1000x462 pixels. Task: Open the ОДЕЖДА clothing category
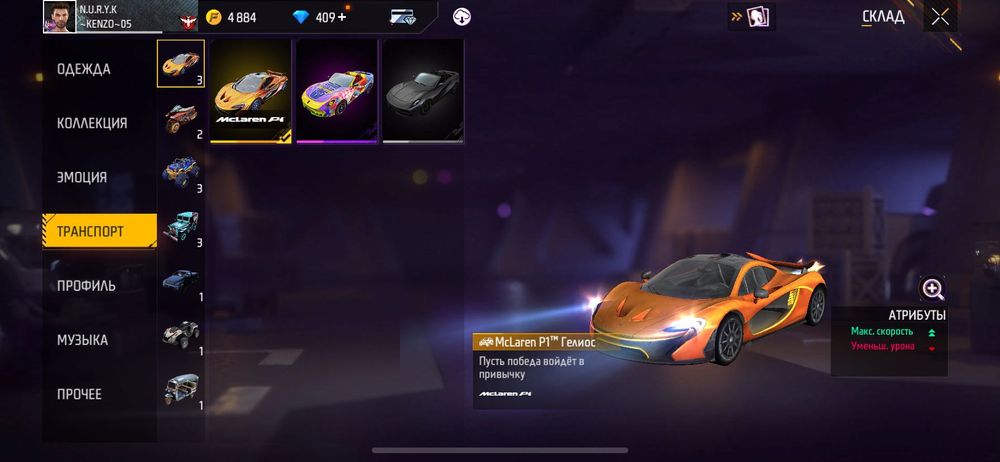[x=84, y=69]
